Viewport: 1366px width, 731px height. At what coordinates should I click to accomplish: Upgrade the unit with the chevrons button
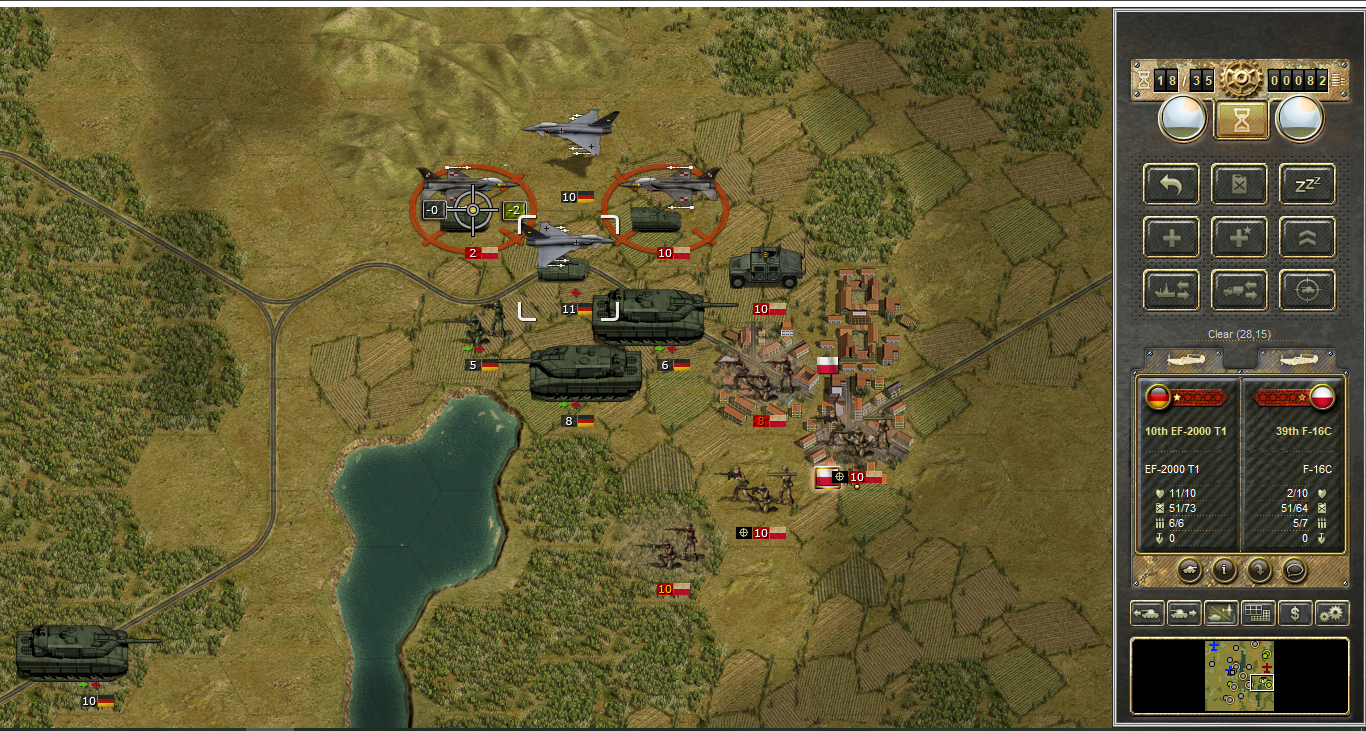(x=1307, y=237)
